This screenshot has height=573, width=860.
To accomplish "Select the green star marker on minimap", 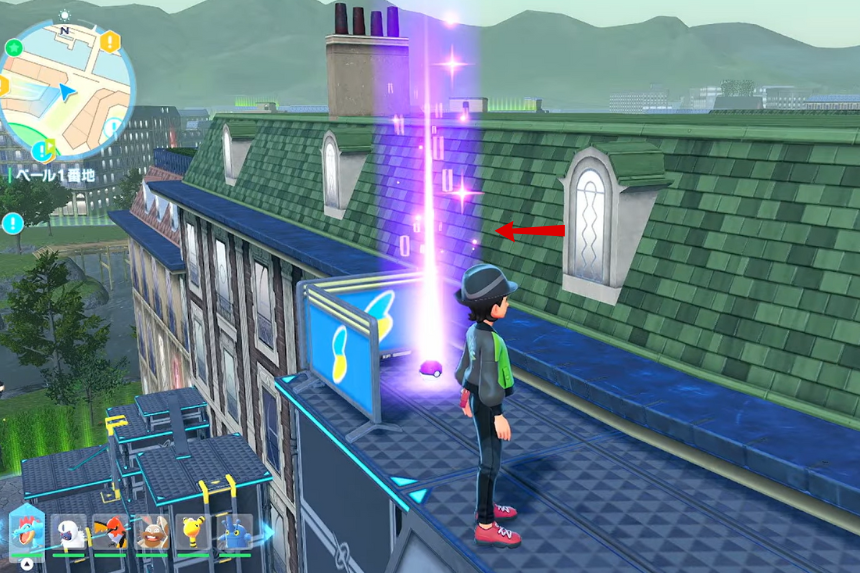I will click(x=14, y=47).
